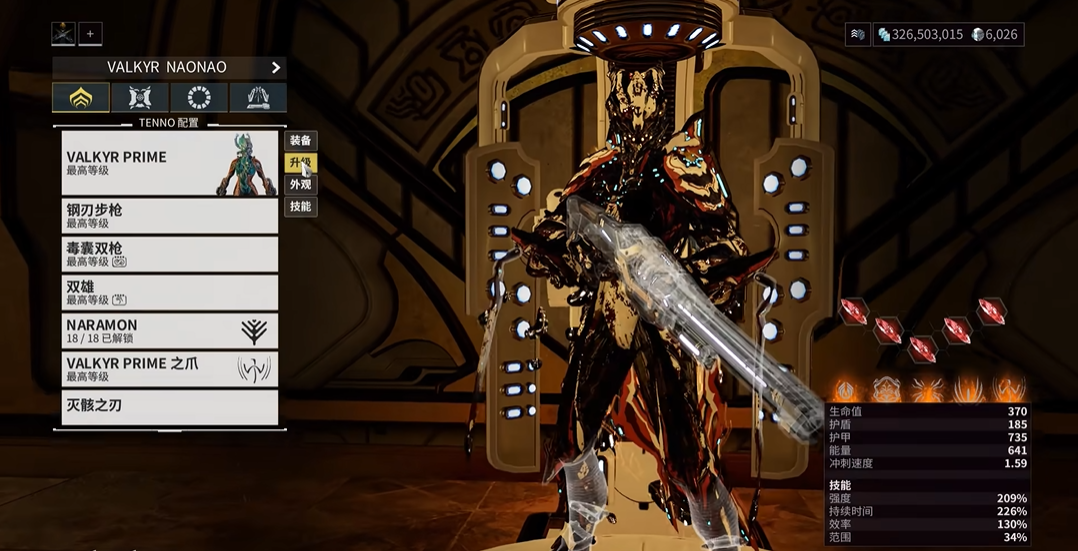The width and height of the screenshot is (1078, 551).
Task: Select the Valkyr Prime 之爪 slot
Action: [169, 369]
